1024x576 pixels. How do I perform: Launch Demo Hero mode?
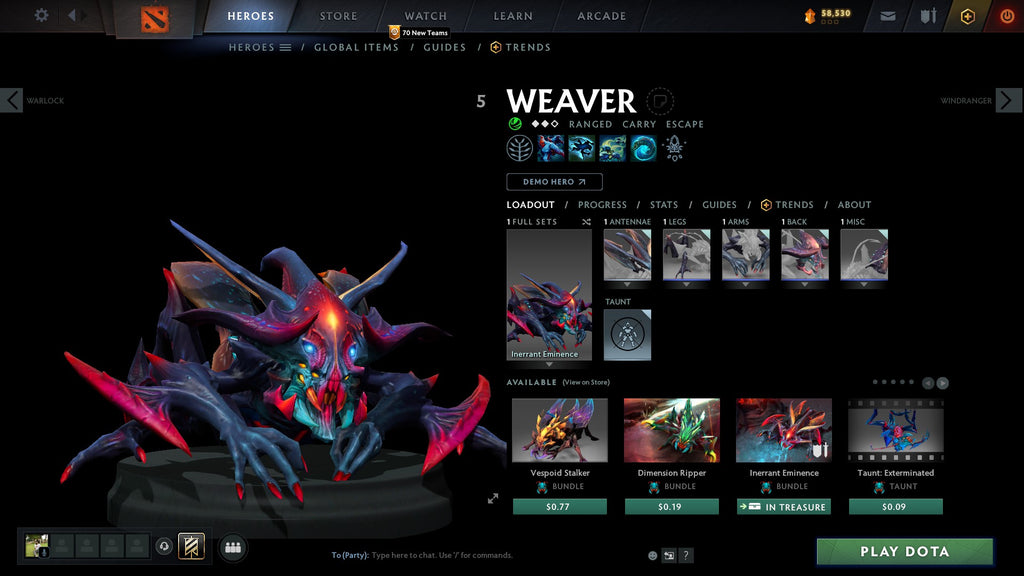click(554, 182)
